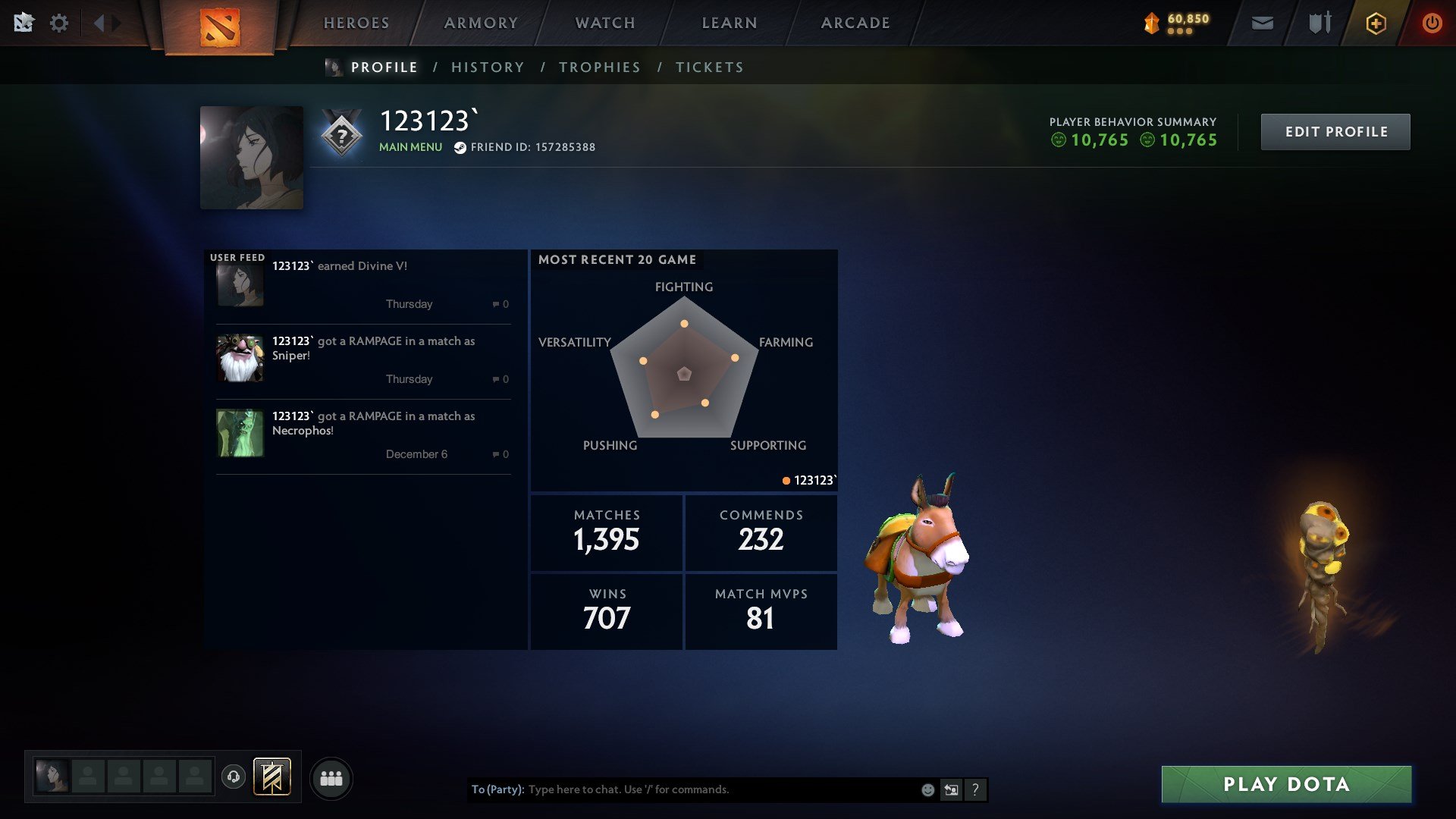Screen dimensions: 1456x819
Task: Toggle party chat with the group icon
Action: coord(331,777)
